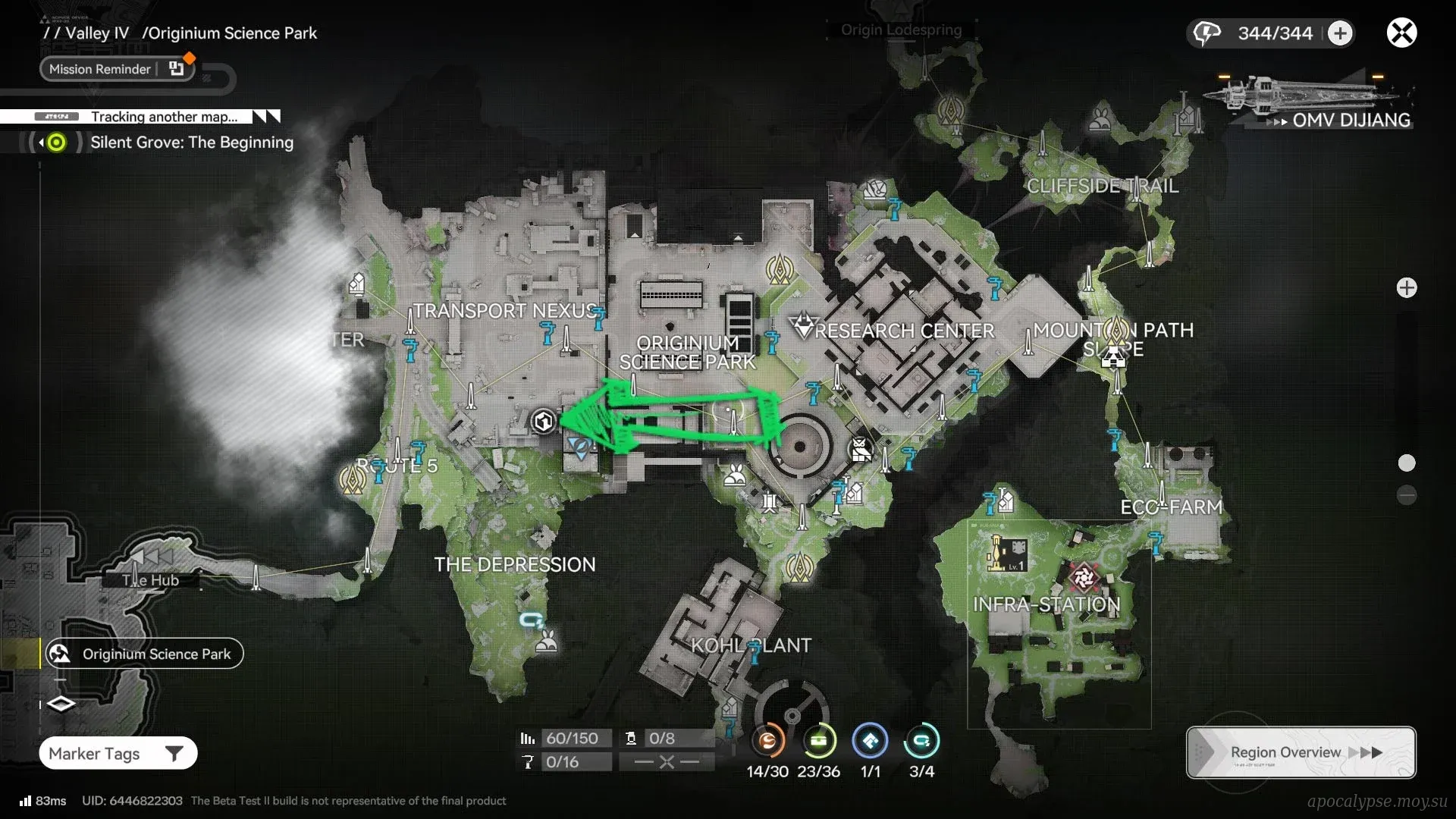The image size is (1456, 819).
Task: Click the orange collectible counter showing 14/30
Action: click(767, 741)
